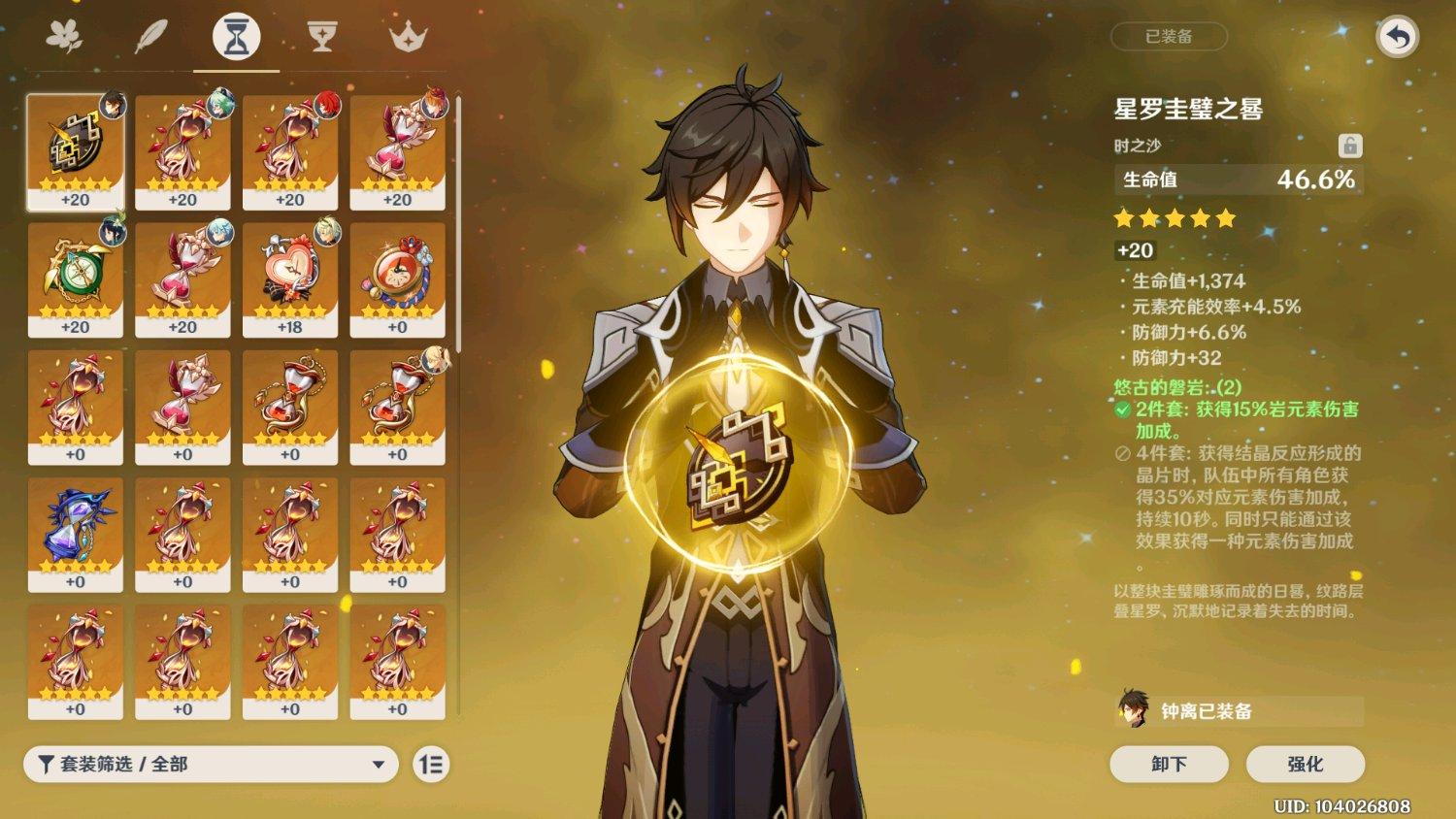Screen dimensions: 1456x819
Task: Pick the red pocket watch artifact
Action: [x=398, y=278]
